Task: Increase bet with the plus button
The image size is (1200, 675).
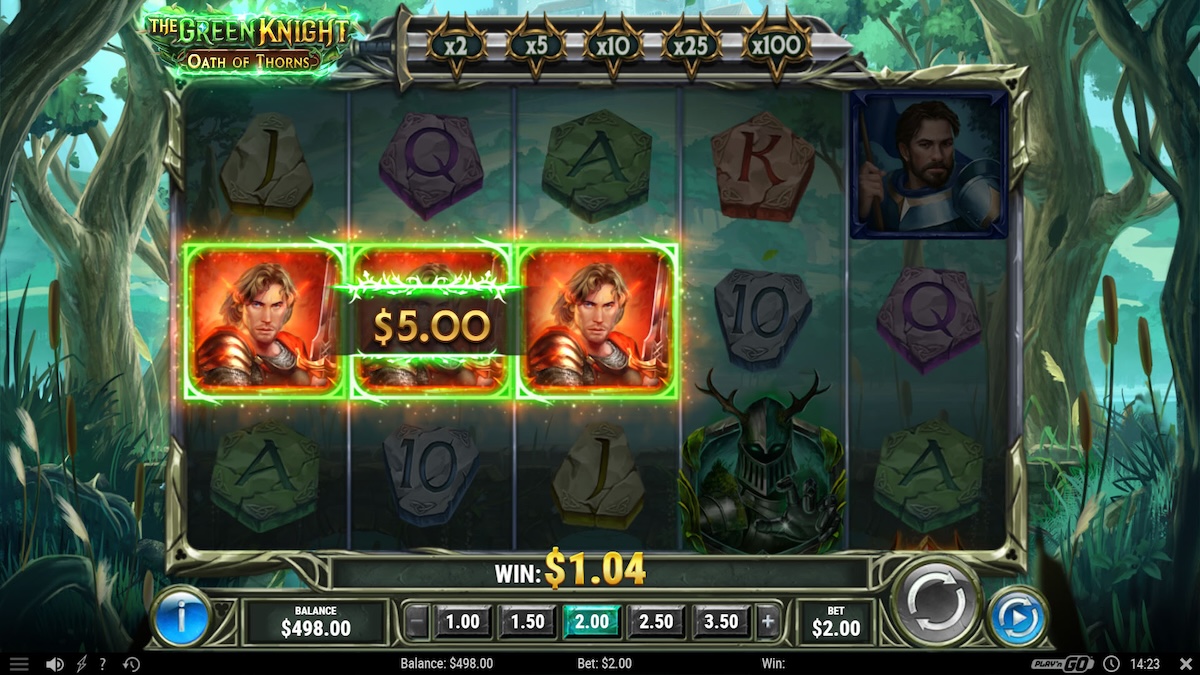Action: click(767, 622)
